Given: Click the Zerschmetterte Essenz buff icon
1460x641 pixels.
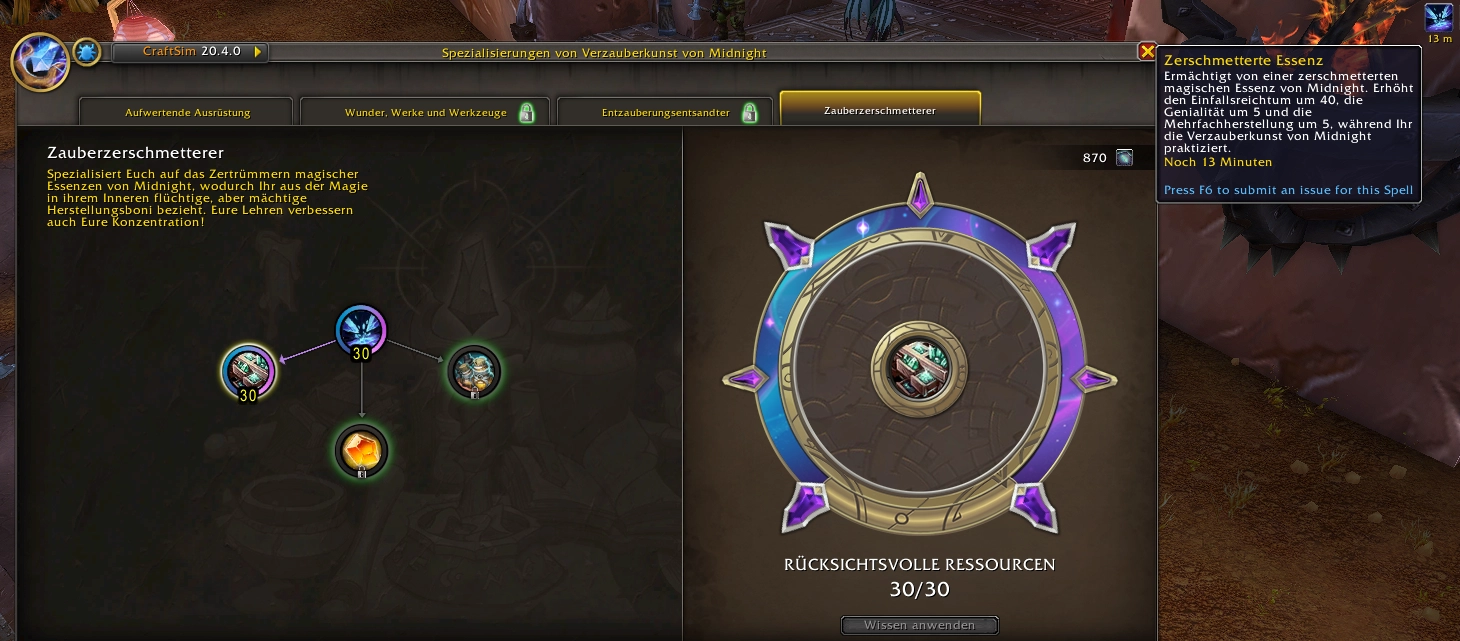Looking at the screenshot, I should (1439, 18).
